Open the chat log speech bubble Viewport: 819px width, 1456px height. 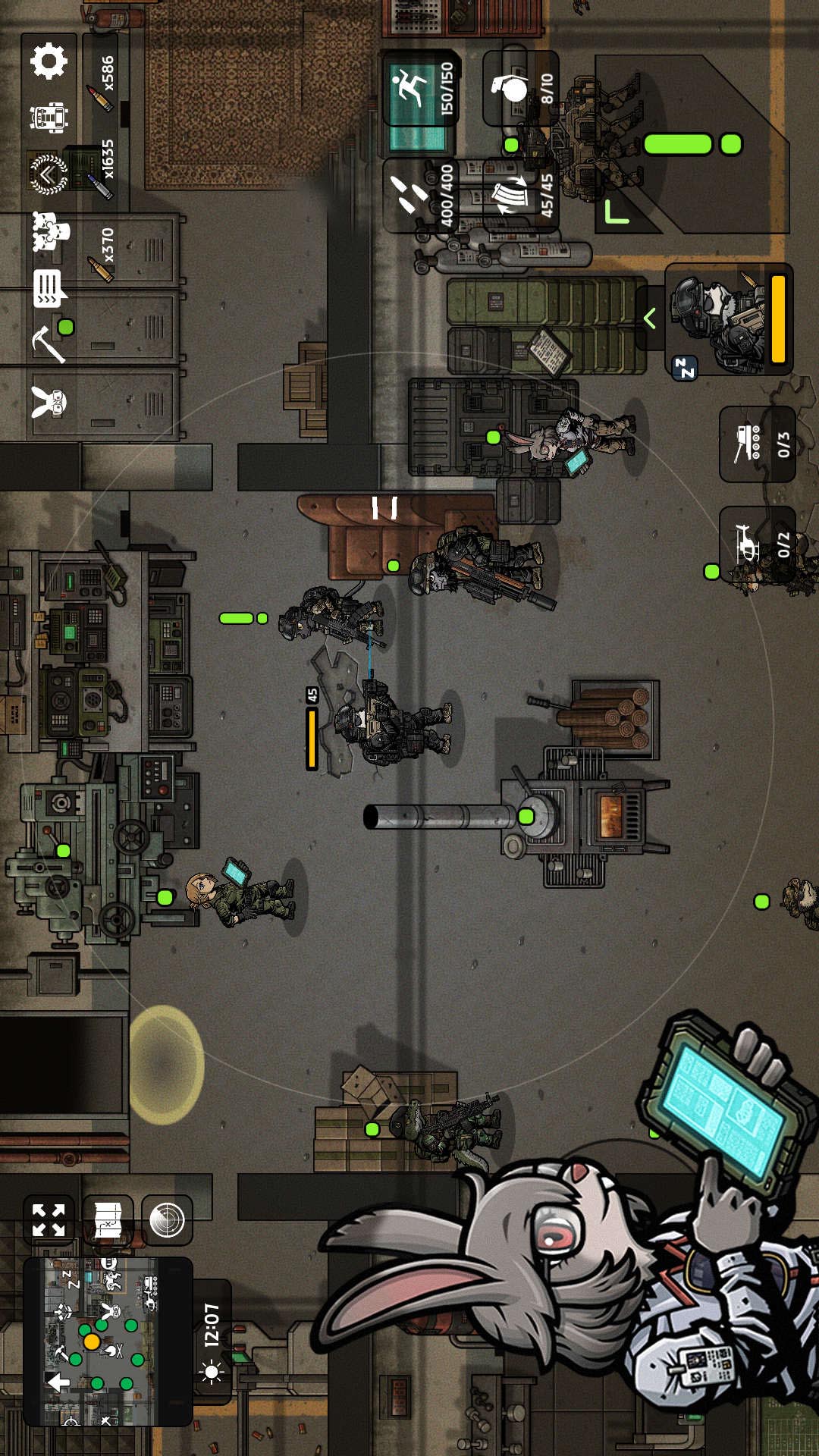coord(49,288)
